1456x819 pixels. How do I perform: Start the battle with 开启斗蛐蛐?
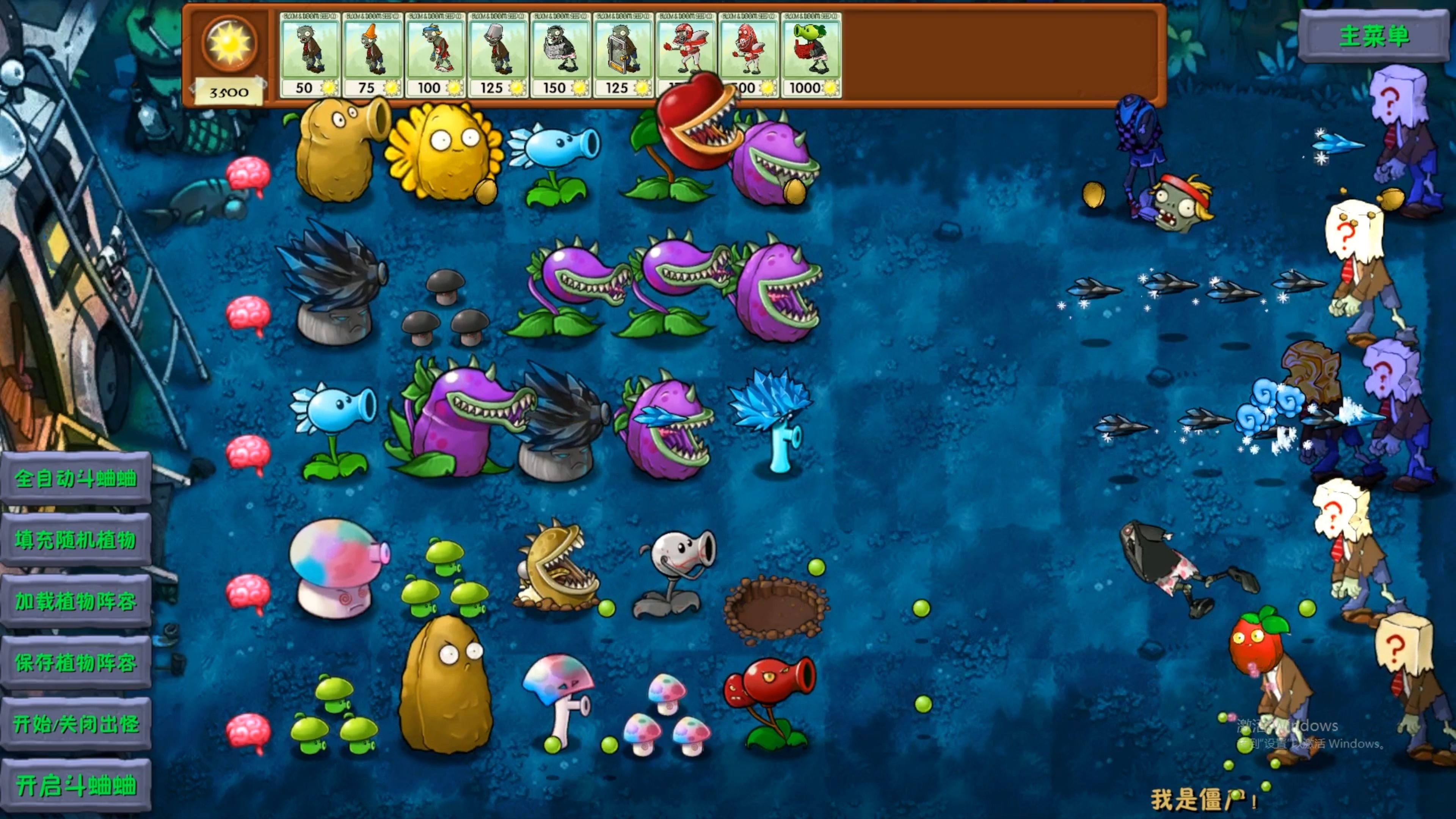[76, 786]
